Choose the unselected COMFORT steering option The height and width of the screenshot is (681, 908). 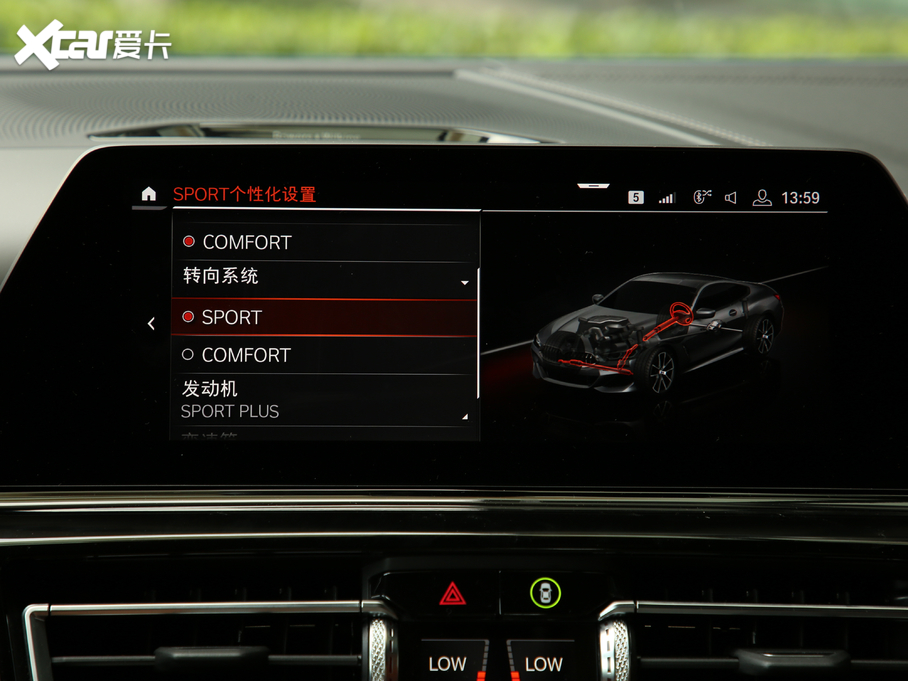(325, 355)
